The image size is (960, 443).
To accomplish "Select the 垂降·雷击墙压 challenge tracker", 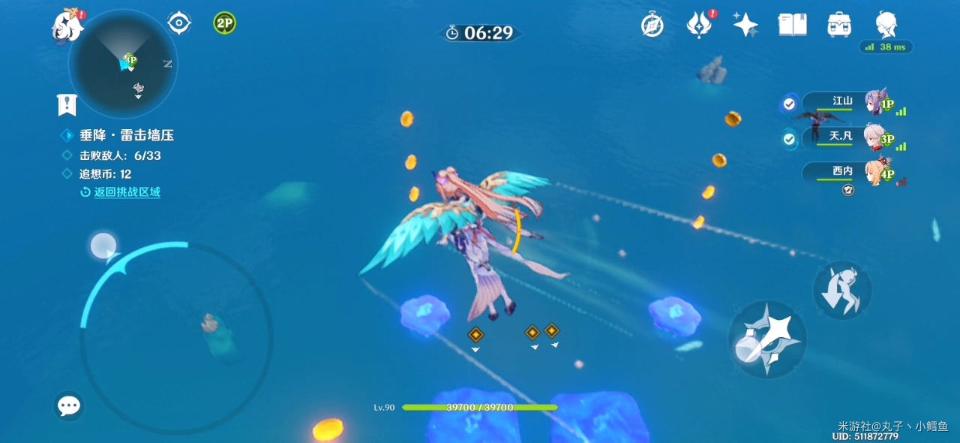I will (126, 135).
